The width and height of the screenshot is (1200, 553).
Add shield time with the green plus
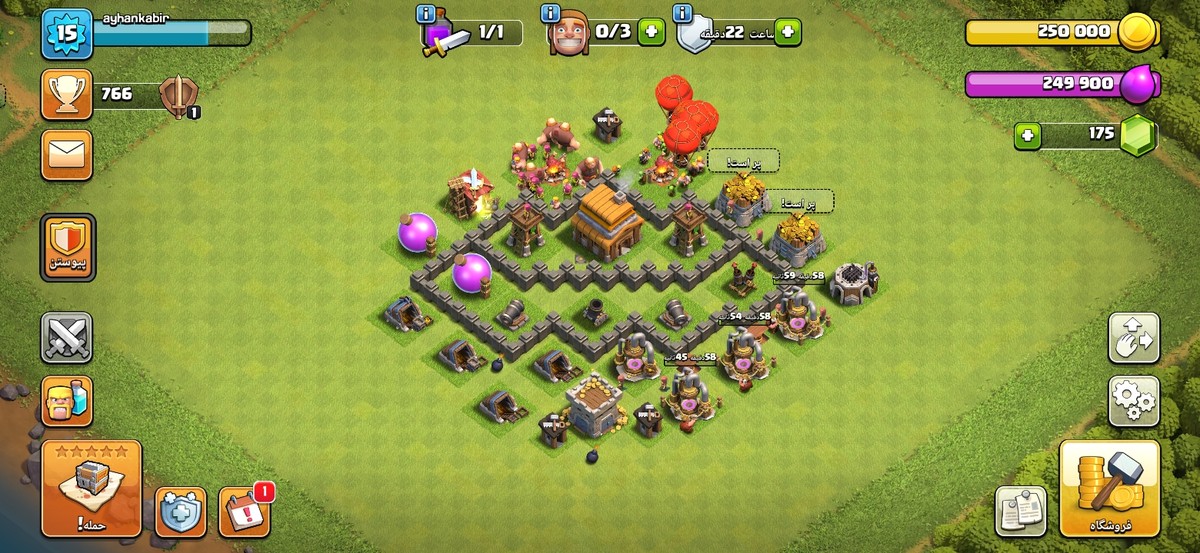tap(788, 32)
